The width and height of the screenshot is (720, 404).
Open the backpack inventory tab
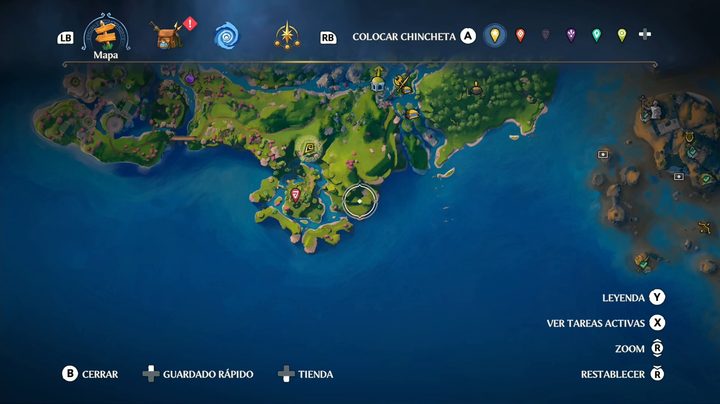pyautogui.click(x=167, y=36)
